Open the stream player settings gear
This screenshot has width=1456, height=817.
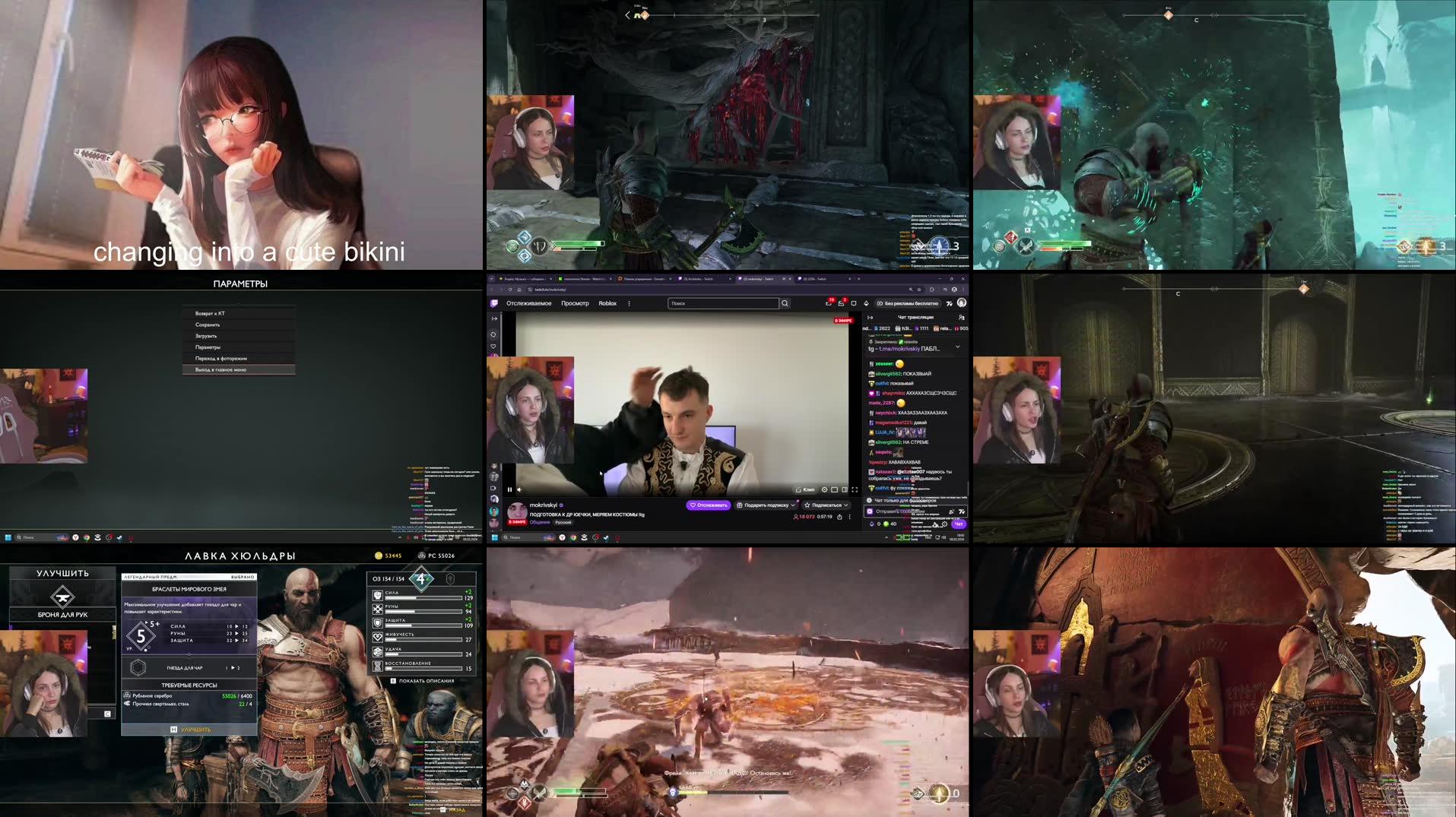click(x=824, y=489)
